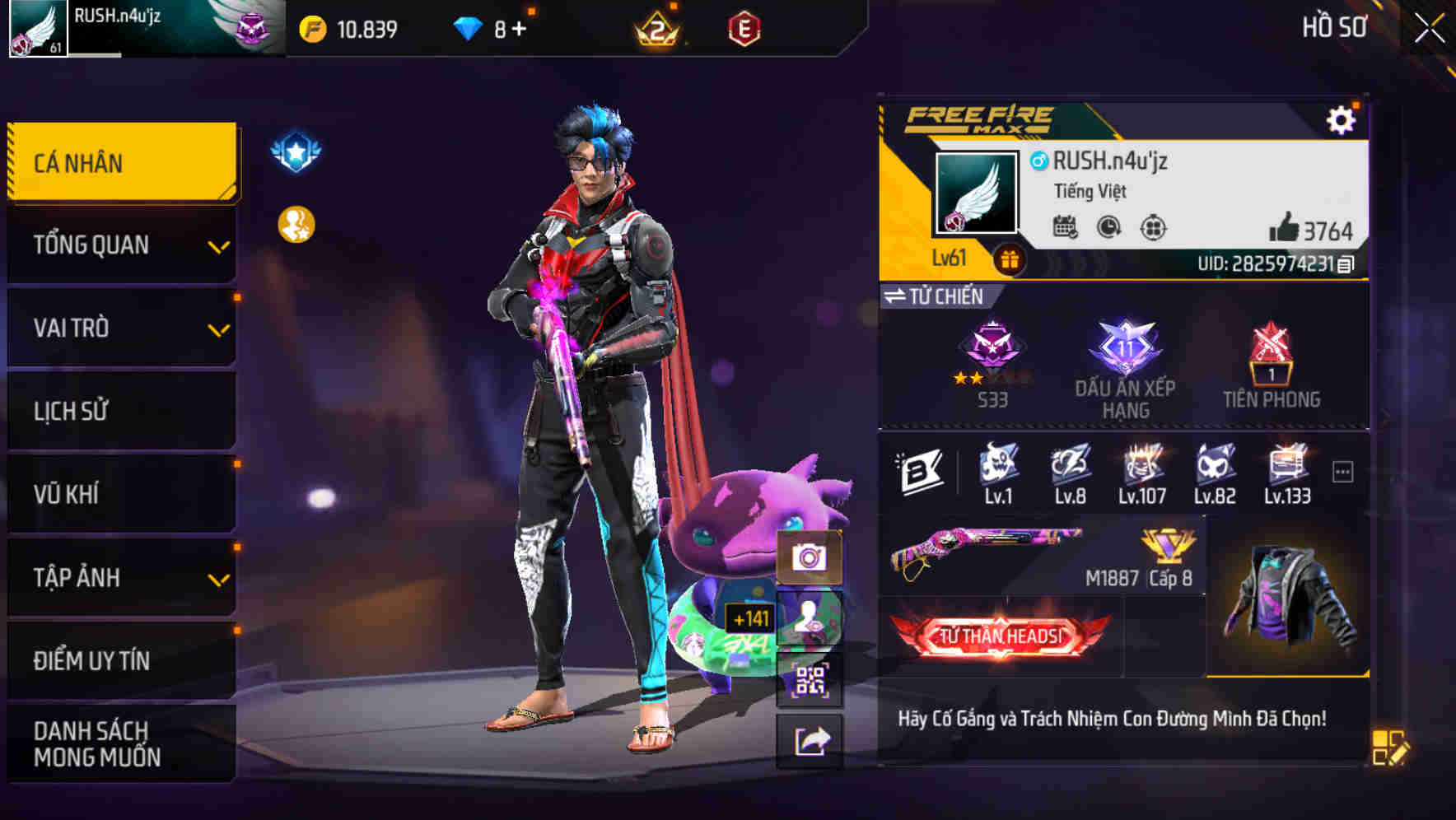Click the camera screenshot icon beside the pet
This screenshot has height=820, width=1456.
coord(810,558)
